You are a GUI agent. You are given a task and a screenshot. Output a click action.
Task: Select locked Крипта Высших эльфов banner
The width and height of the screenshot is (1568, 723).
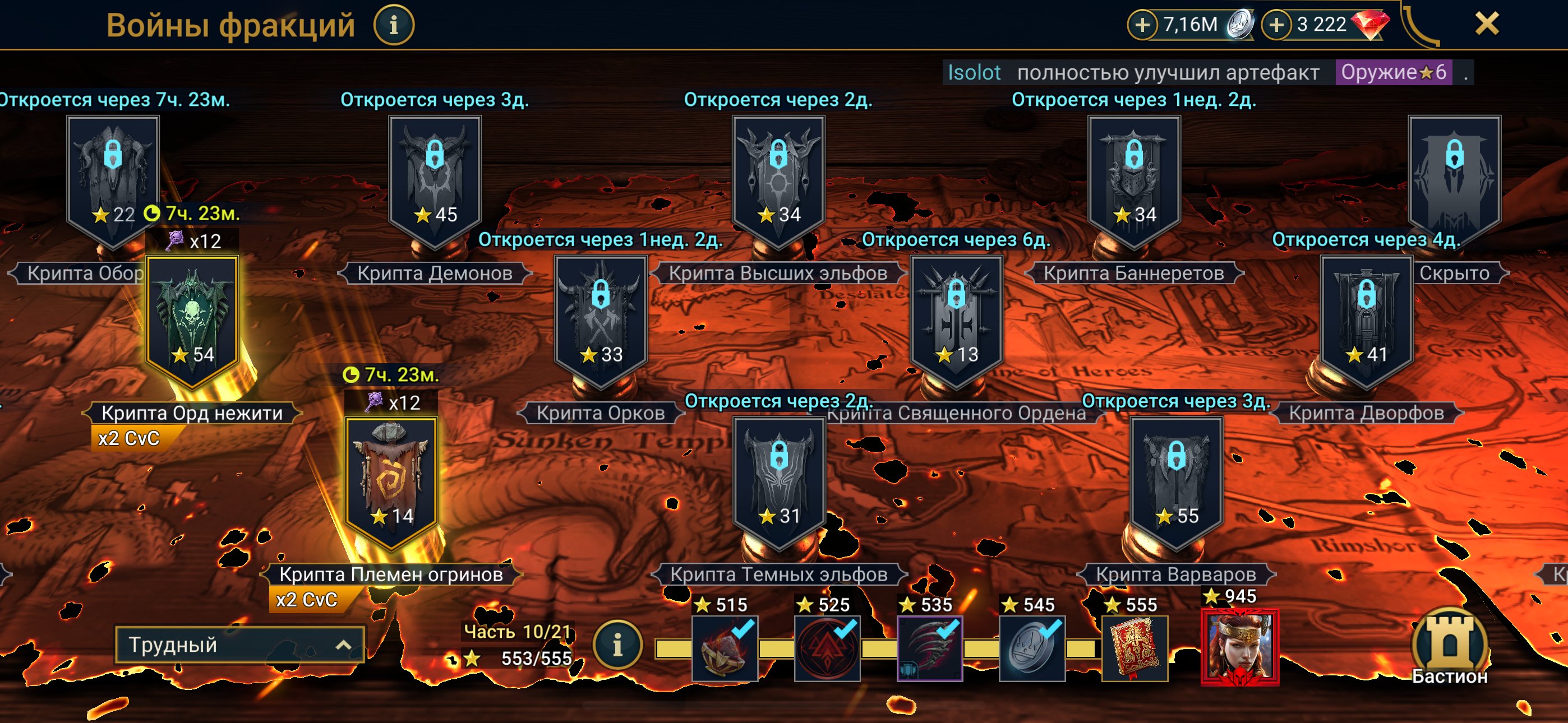tap(778, 179)
